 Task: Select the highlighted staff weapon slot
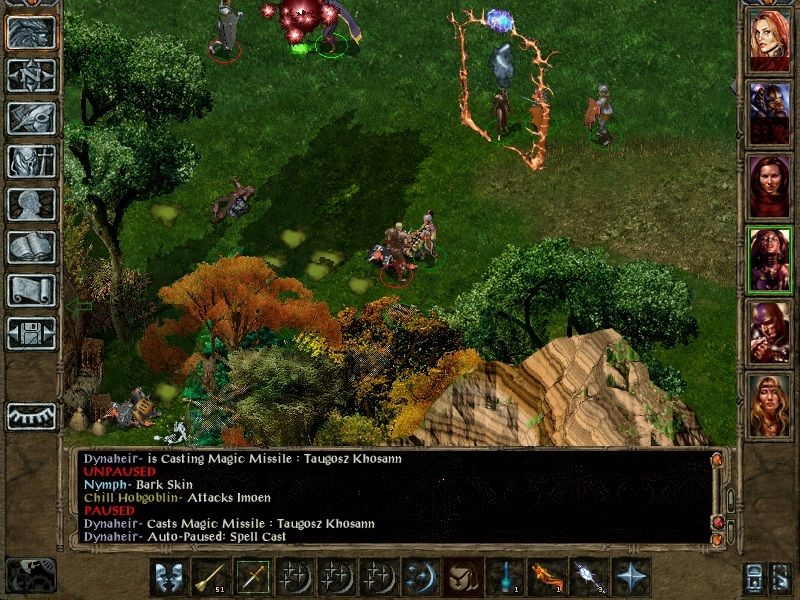(x=252, y=578)
